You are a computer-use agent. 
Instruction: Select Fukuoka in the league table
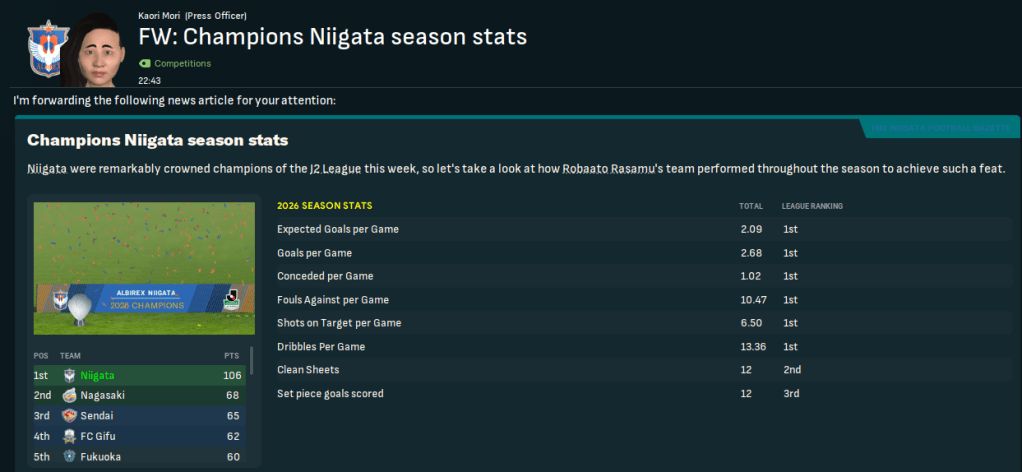(x=101, y=456)
